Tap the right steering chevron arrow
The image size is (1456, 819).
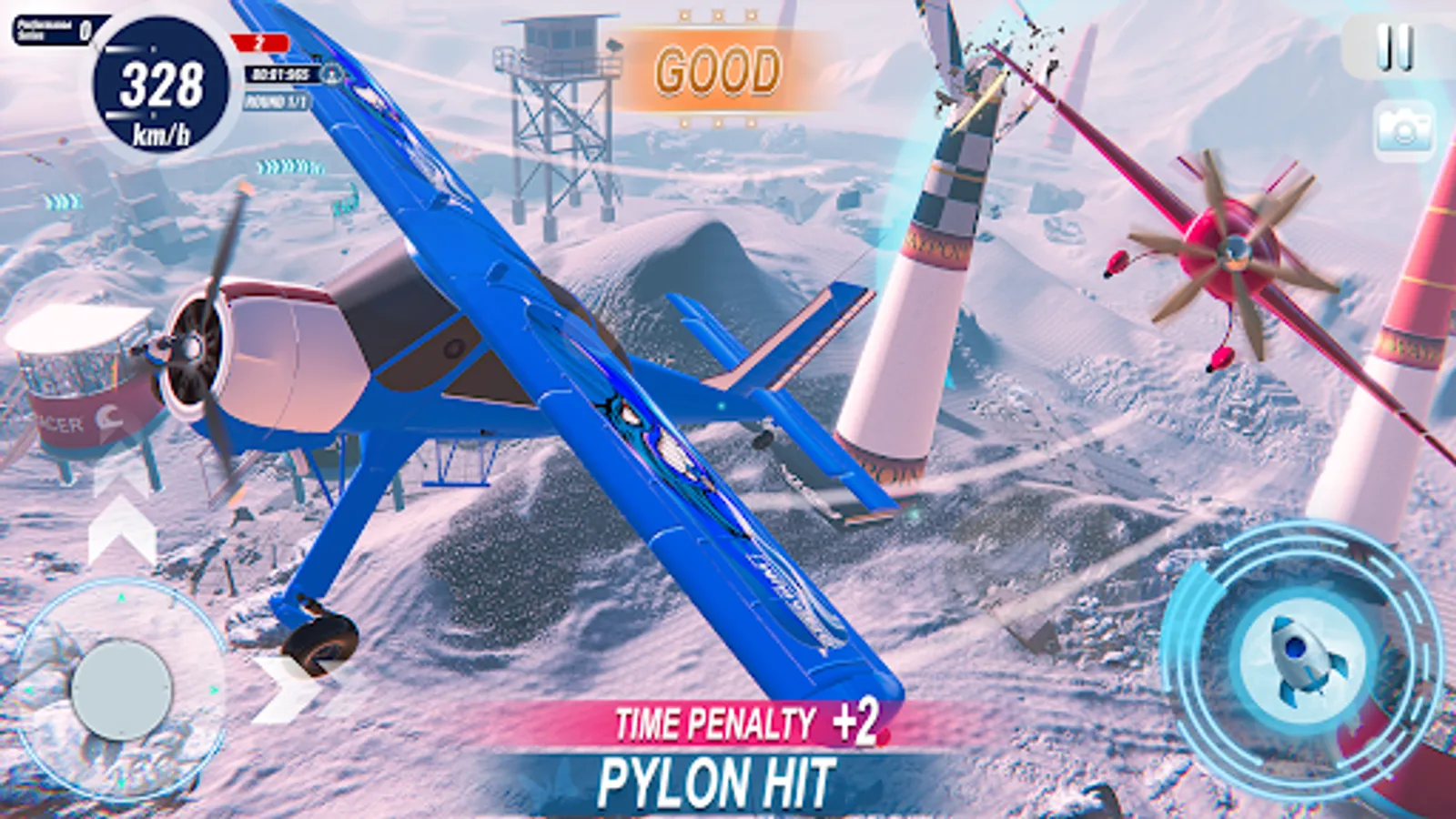pos(280,684)
